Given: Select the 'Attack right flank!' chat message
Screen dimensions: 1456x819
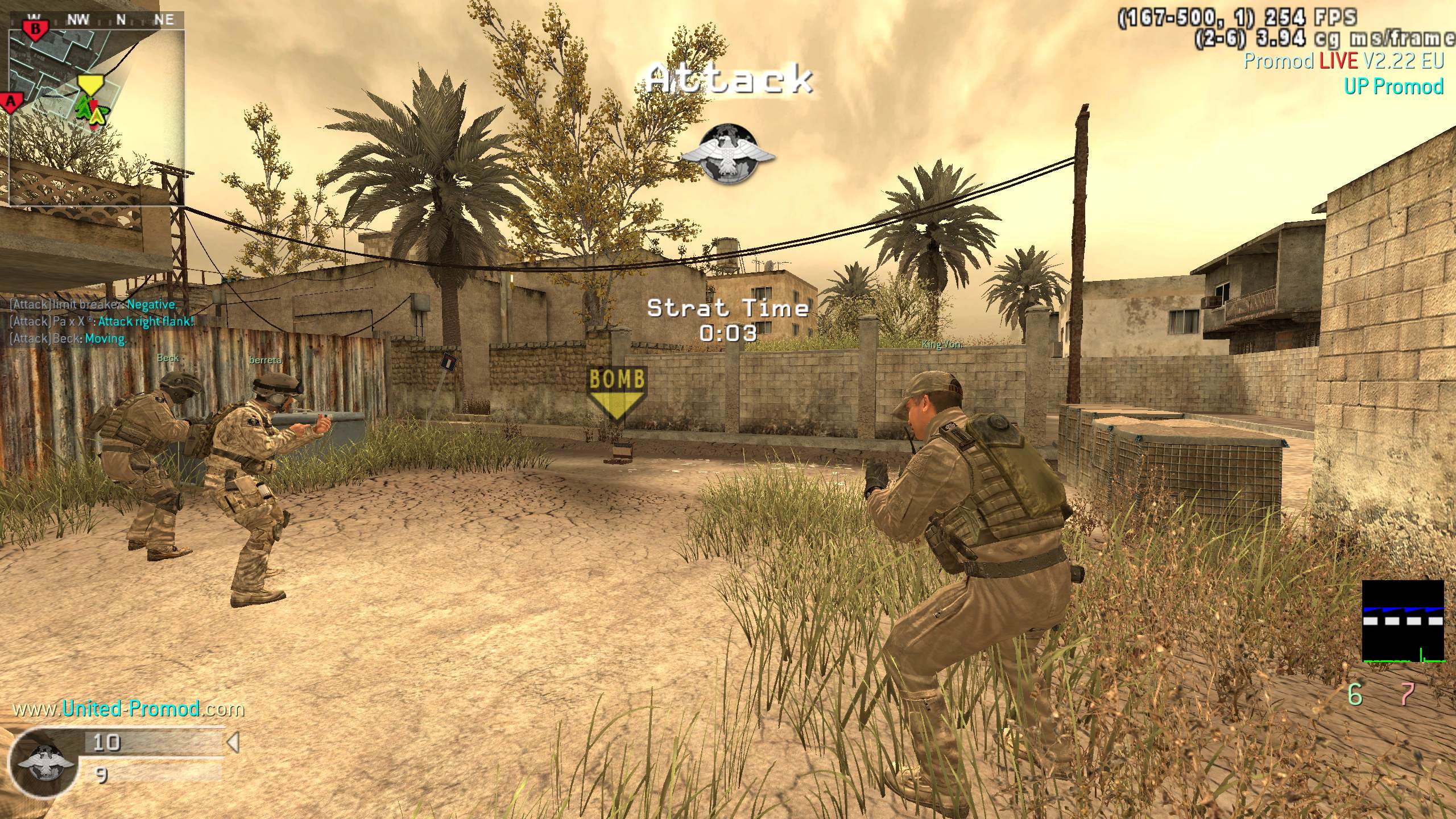Looking at the screenshot, I should coord(102,321).
